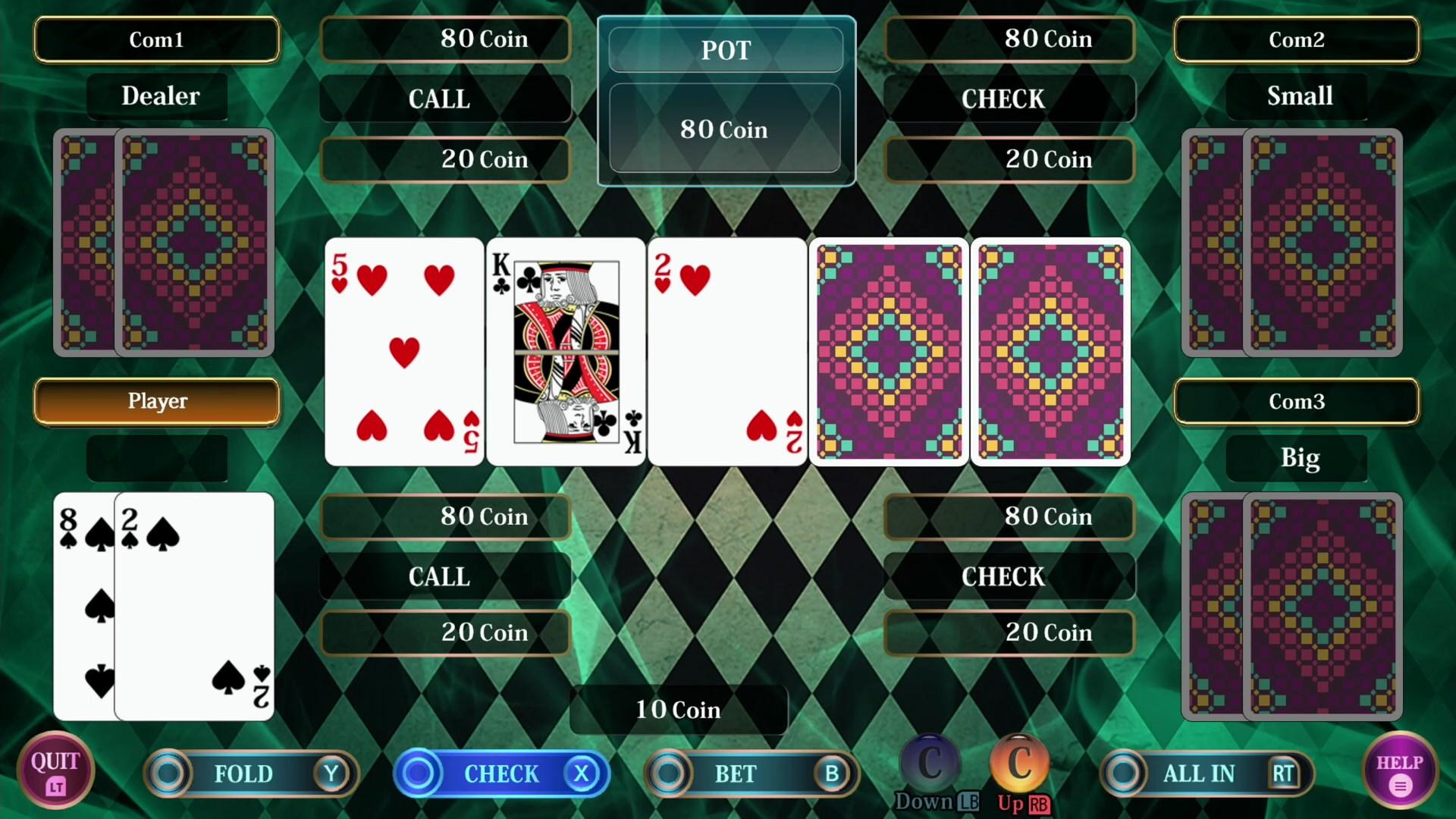
Task: Click the 10 Coin bet amount display
Action: coord(678,710)
